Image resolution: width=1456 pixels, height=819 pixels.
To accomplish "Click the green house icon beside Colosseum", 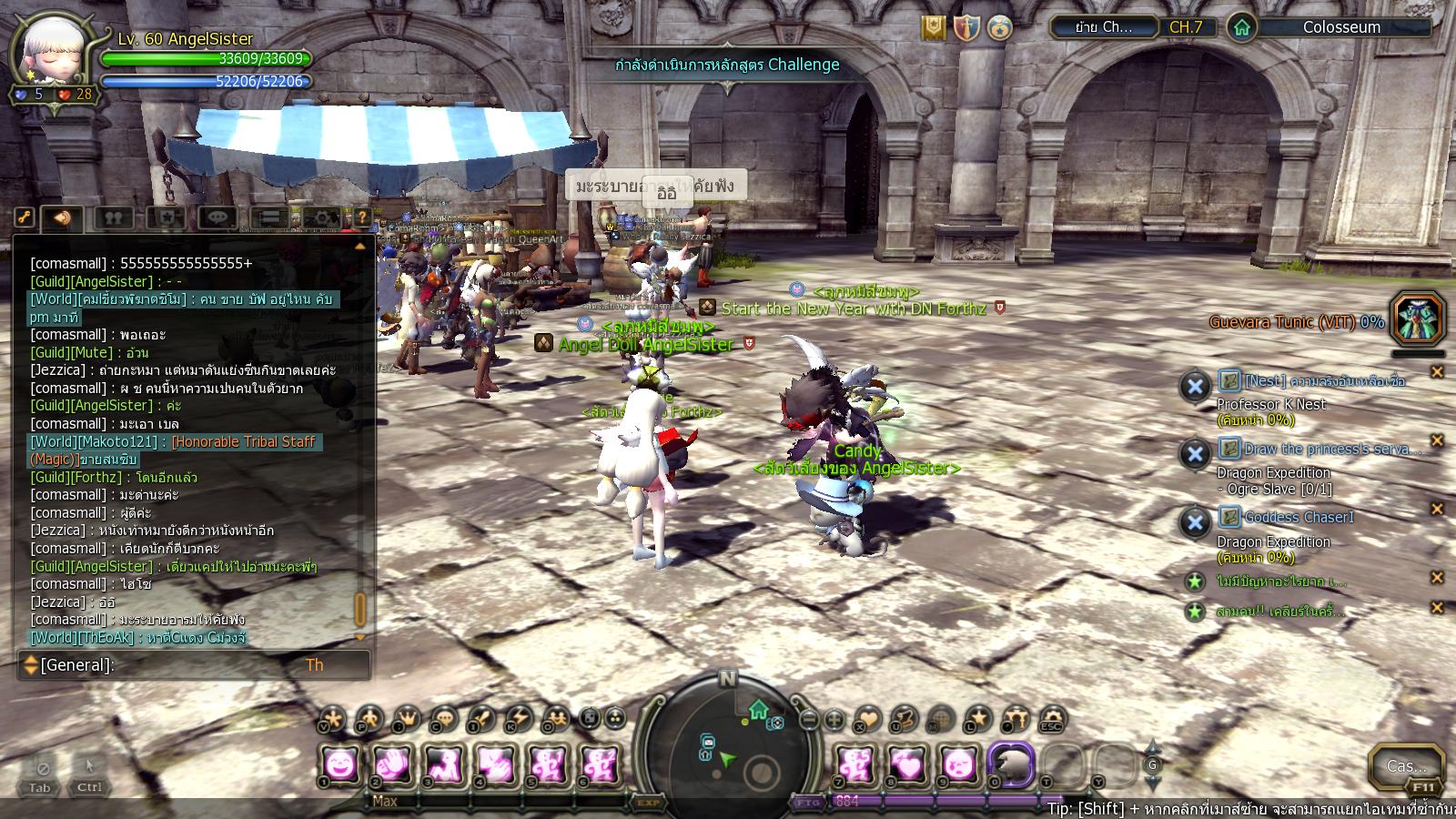I will coord(1242,27).
